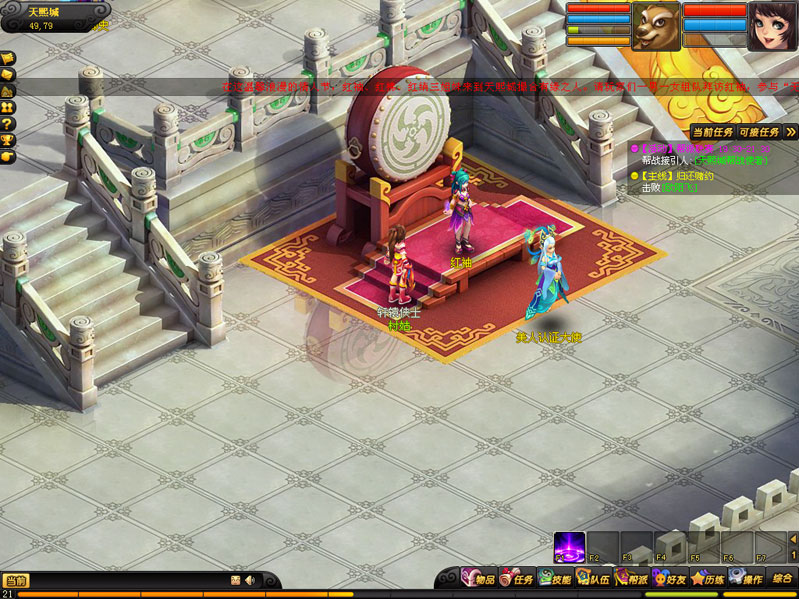Image resolution: width=799 pixels, height=599 pixels.
Task: Open the 综合 general menu
Action: pyautogui.click(x=782, y=578)
